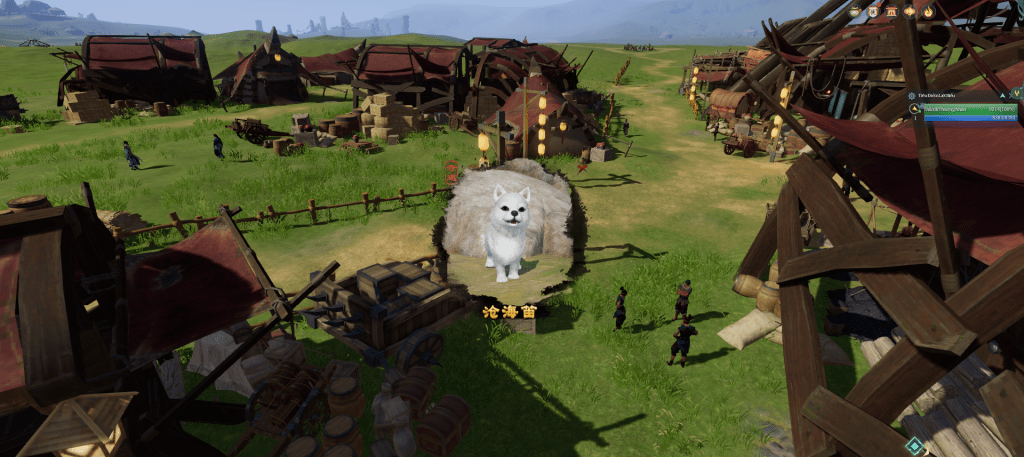Open the green-hatted character icon
The width and height of the screenshot is (1024, 457).
click(854, 12)
